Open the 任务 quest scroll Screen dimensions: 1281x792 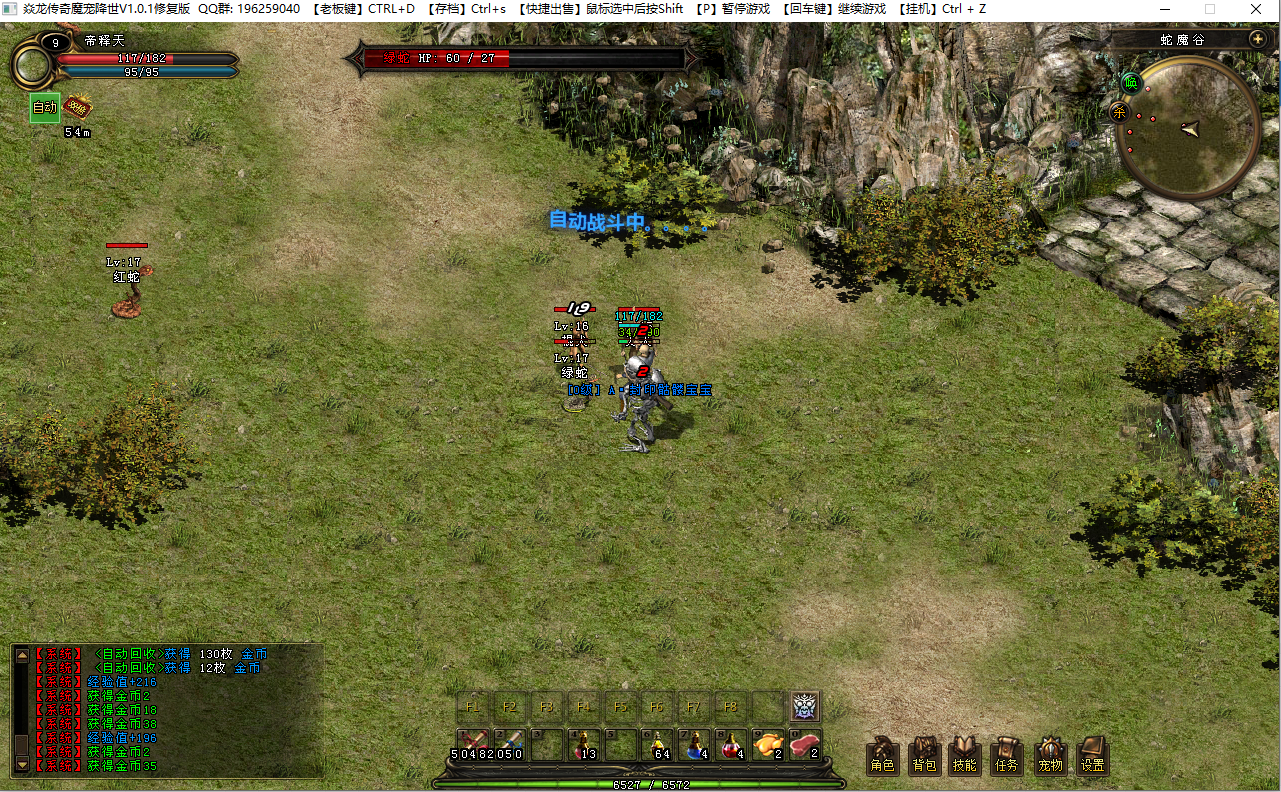1007,755
